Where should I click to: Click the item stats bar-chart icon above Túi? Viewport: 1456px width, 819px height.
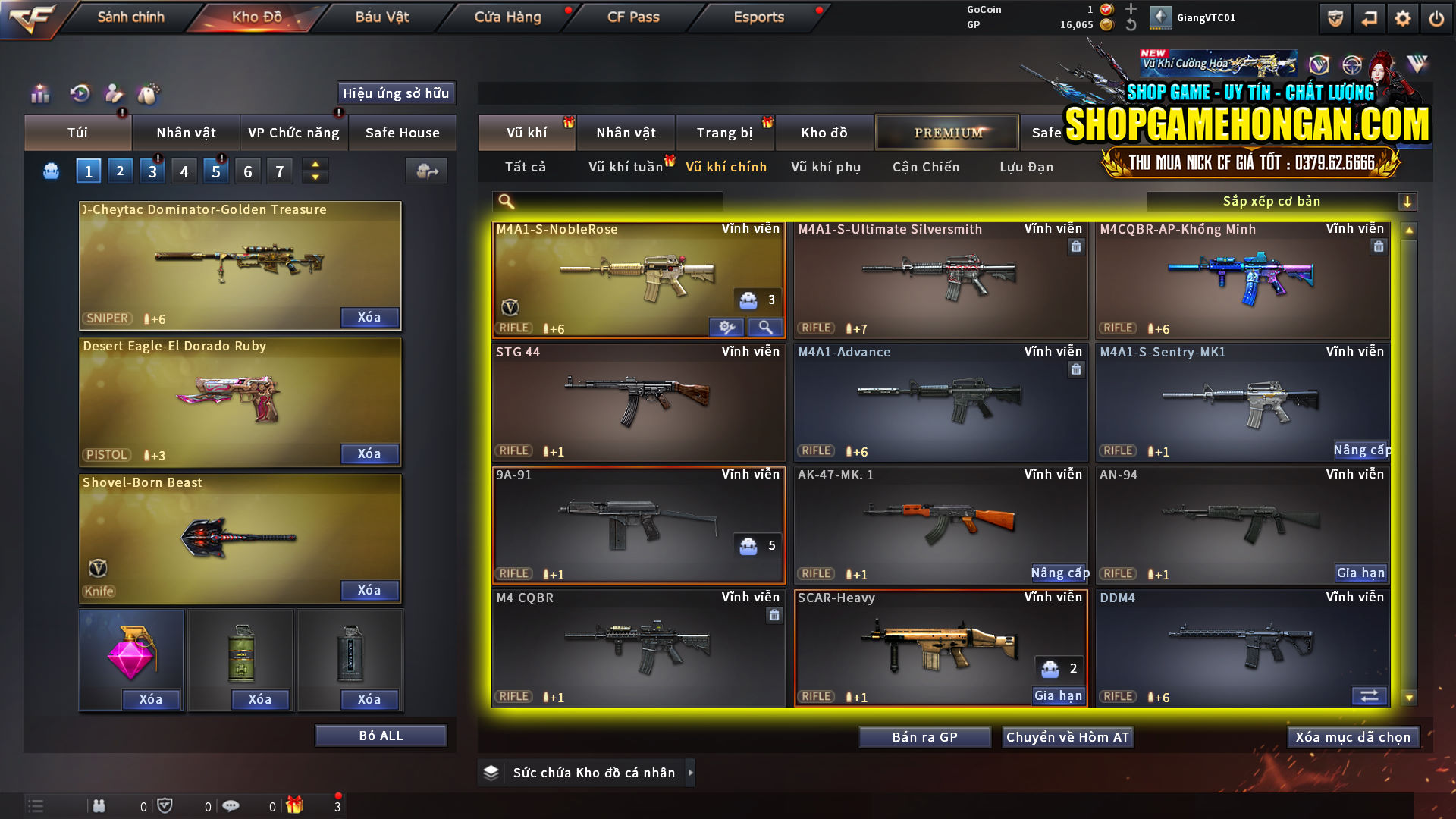[39, 94]
